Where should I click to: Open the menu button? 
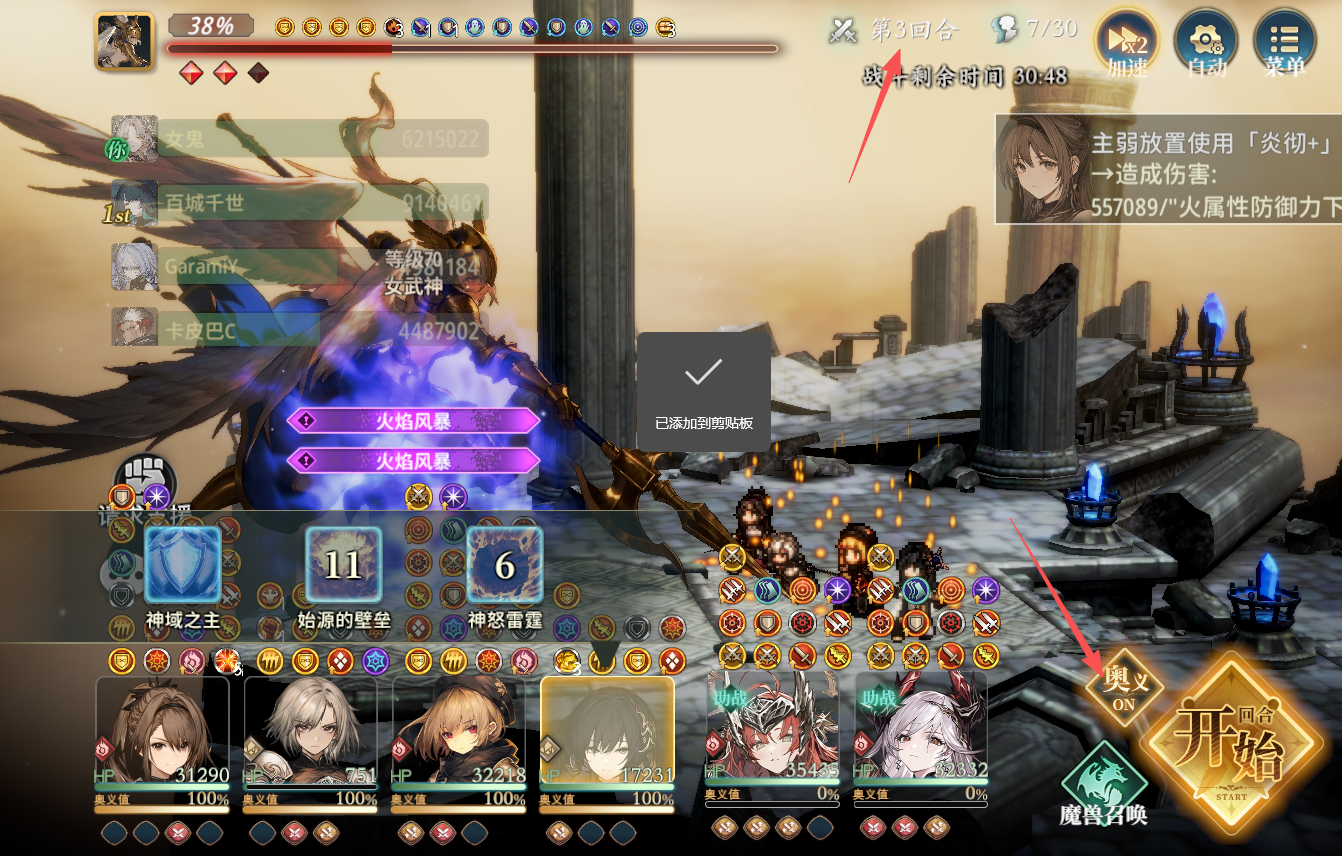coord(1284,42)
